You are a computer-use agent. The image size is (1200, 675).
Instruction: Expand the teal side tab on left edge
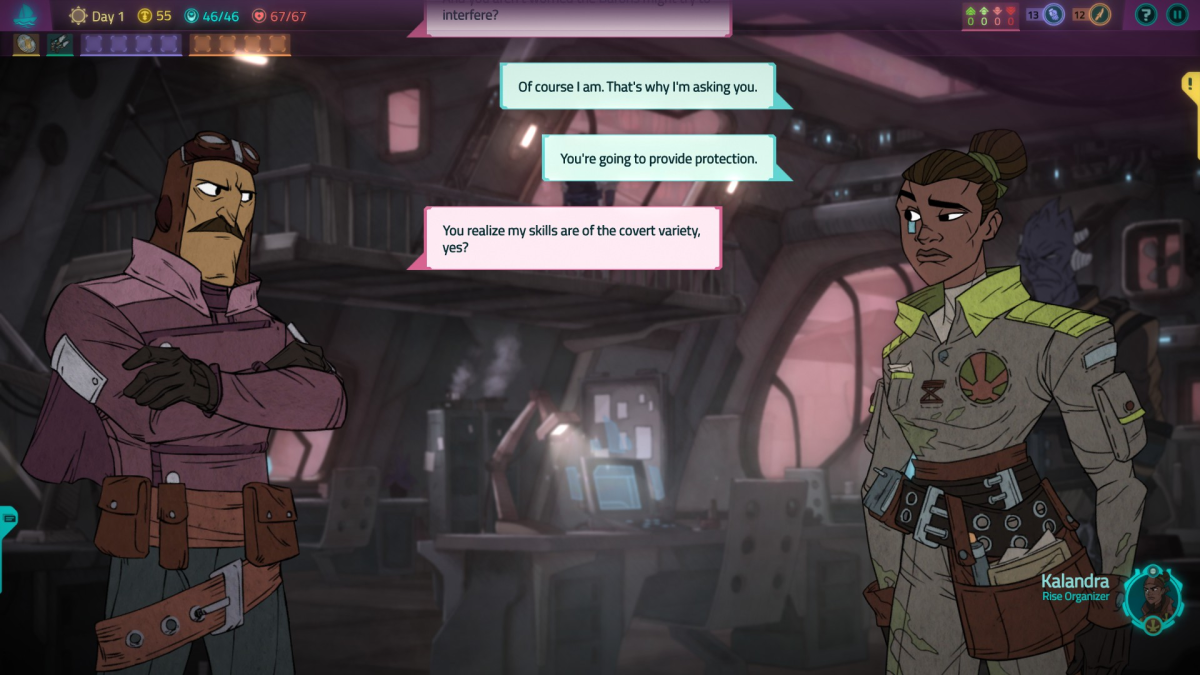point(8,520)
